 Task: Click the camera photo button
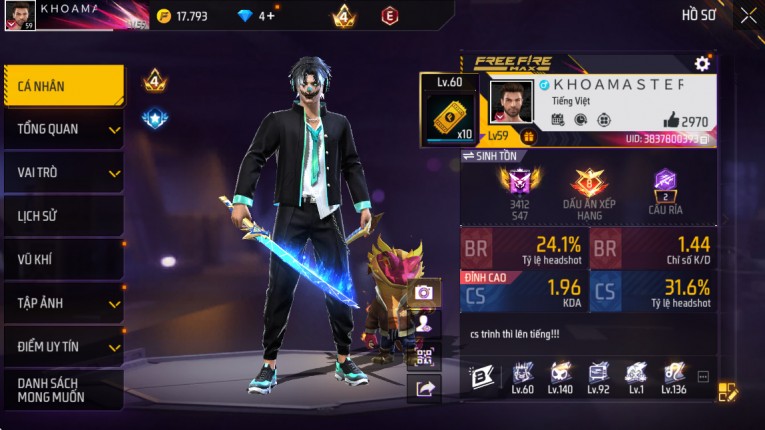coord(424,292)
